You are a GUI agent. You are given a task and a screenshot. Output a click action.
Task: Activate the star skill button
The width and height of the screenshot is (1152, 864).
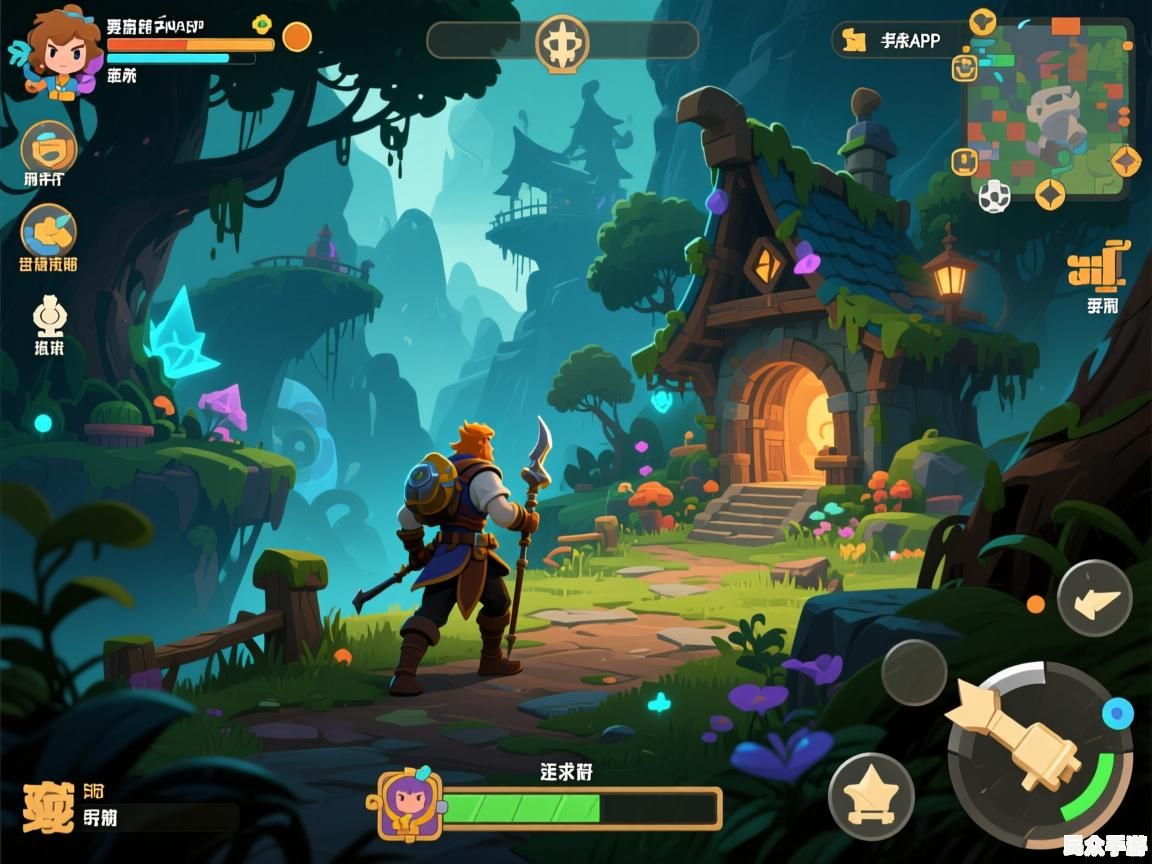(870, 795)
